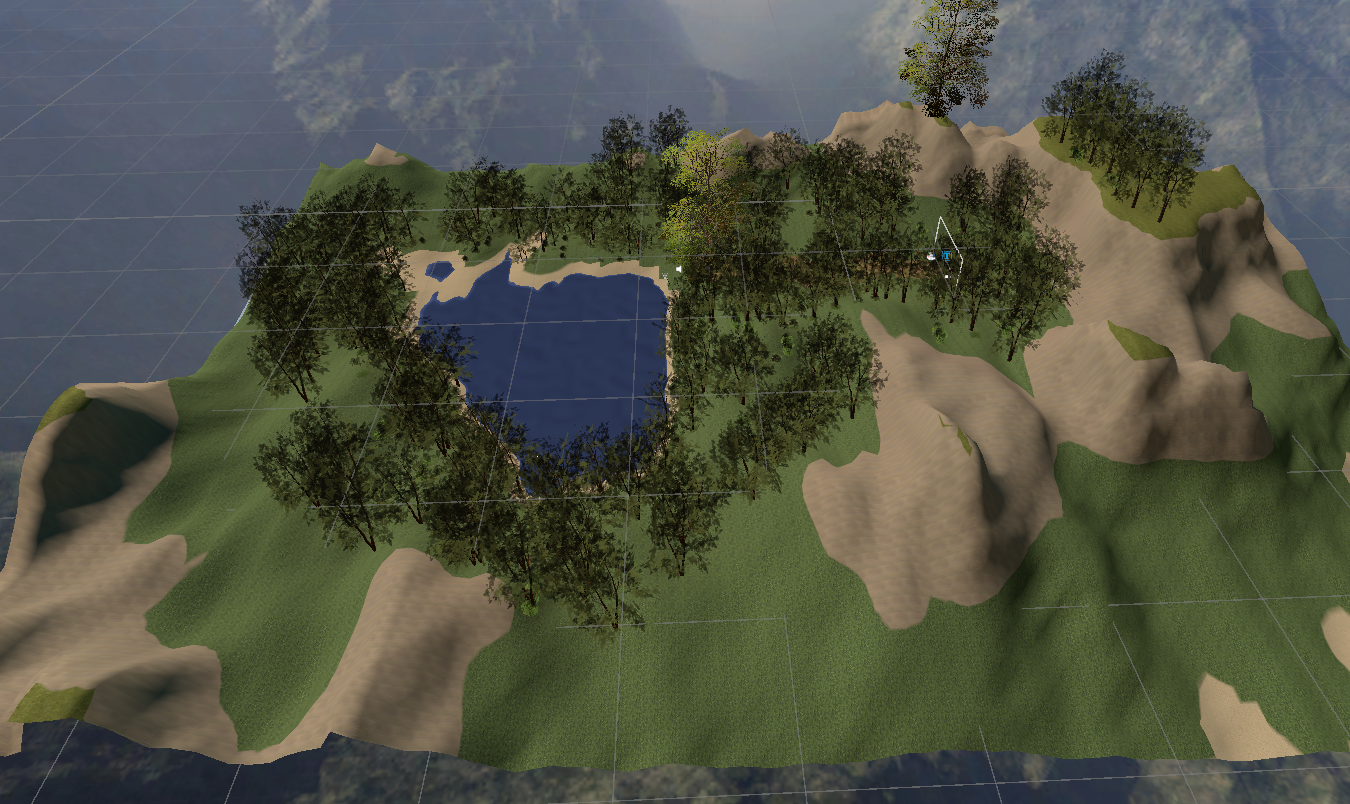The height and width of the screenshot is (804, 1350).
Task: Select the white speaker audio gizmo
Action: tap(678, 268)
